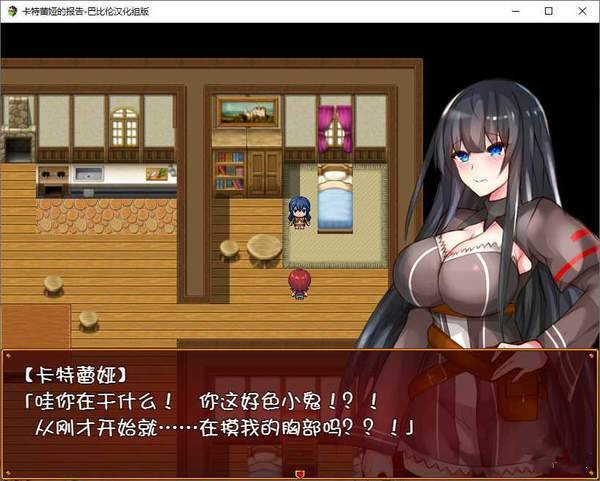Click the red continue arrow indicator
Viewport: 600px width, 481px height.
299,471
